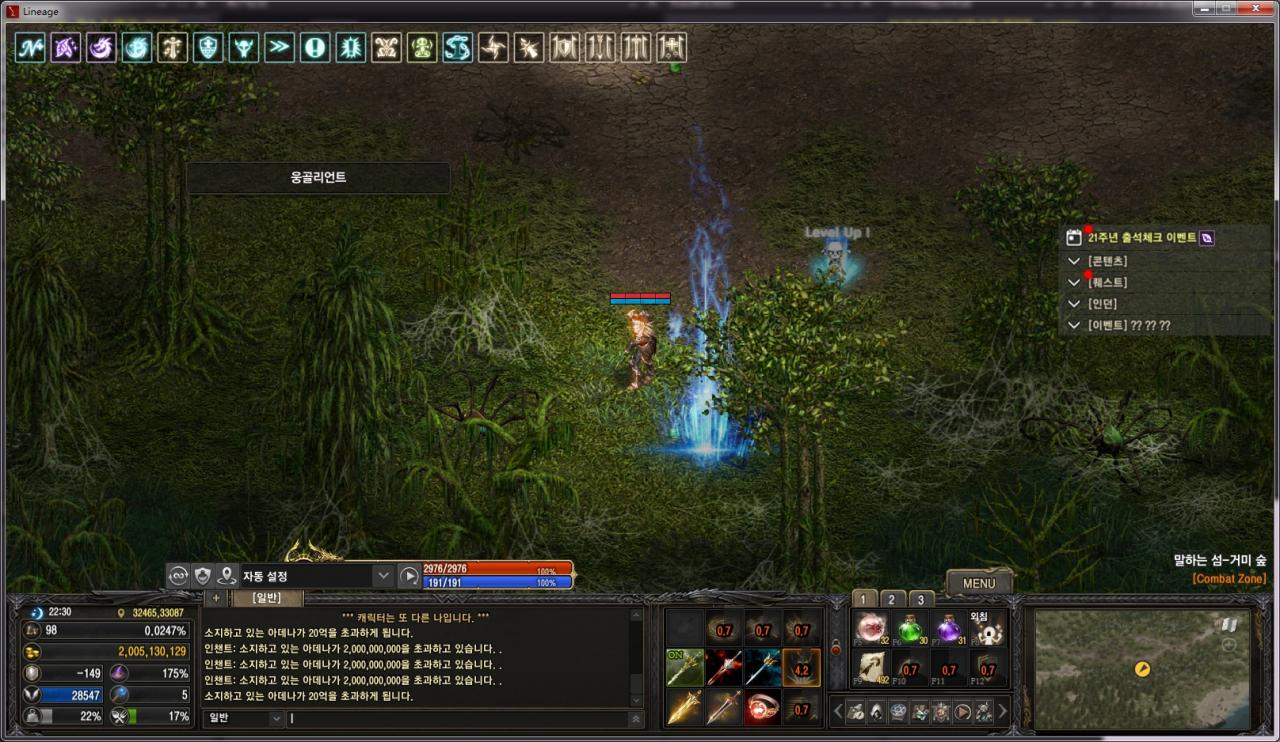Switch to hotbar tab 3
Viewport: 1280px width, 742px height.
pyautogui.click(x=920, y=599)
